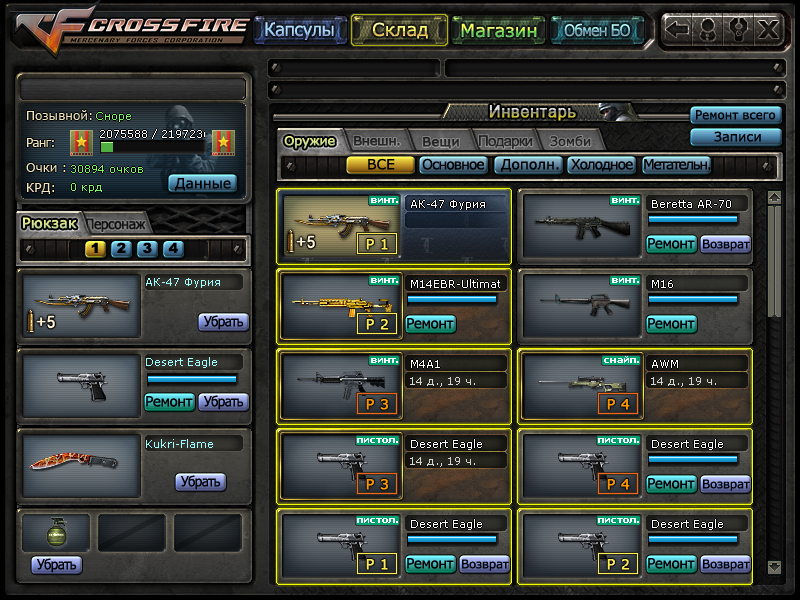Switch to the Вещи tab
The image size is (800, 600).
point(440,141)
